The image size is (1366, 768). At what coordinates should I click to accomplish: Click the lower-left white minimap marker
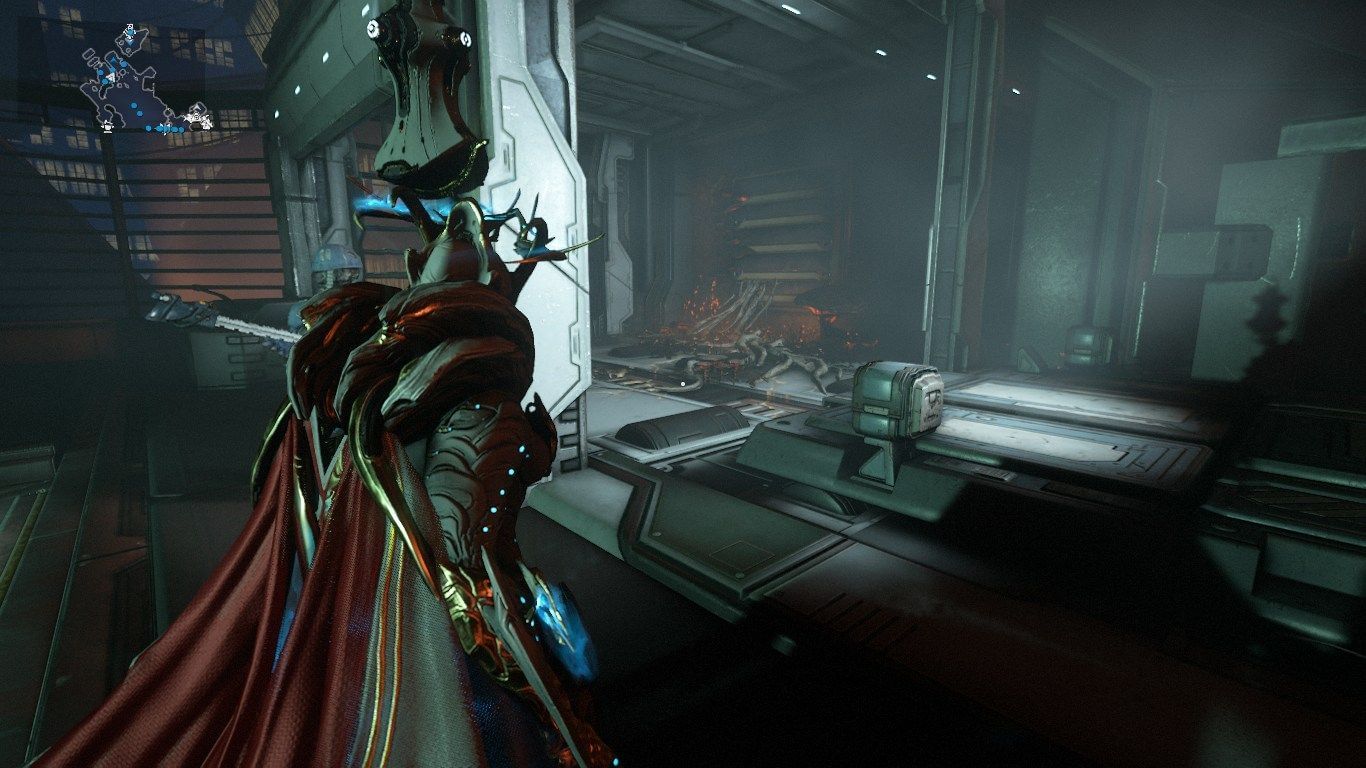point(107,126)
